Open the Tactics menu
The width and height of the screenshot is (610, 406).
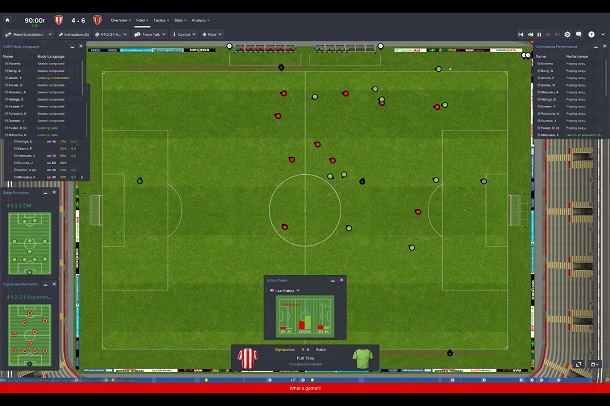(x=161, y=20)
